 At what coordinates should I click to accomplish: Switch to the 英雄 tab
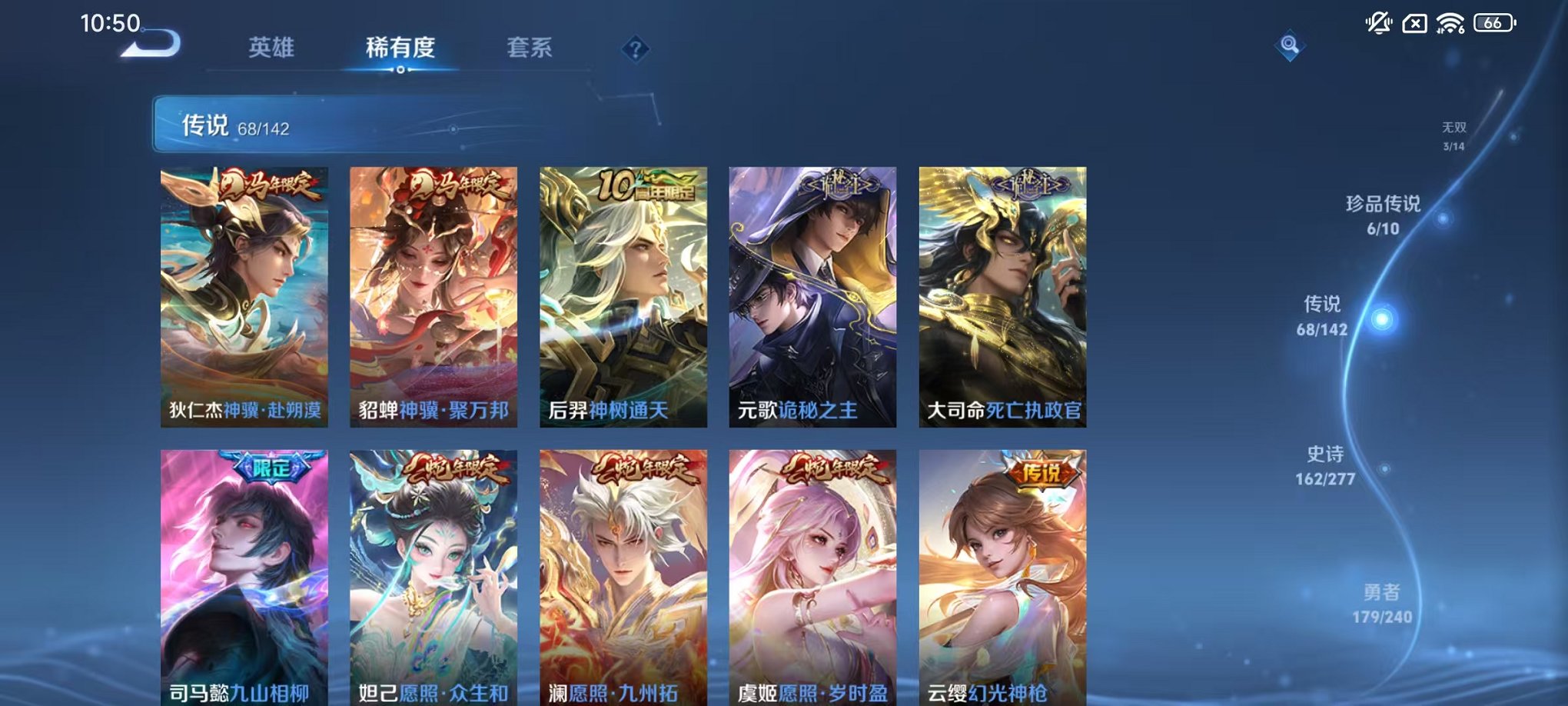coord(270,48)
